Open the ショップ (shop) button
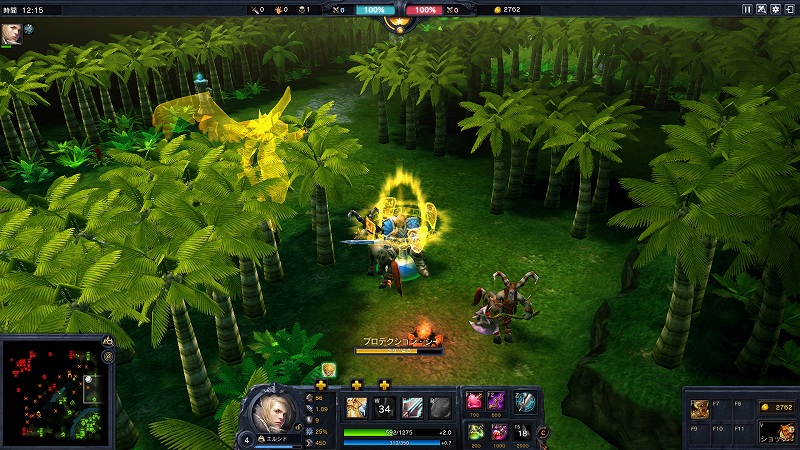The width and height of the screenshot is (800, 450). 776,431
